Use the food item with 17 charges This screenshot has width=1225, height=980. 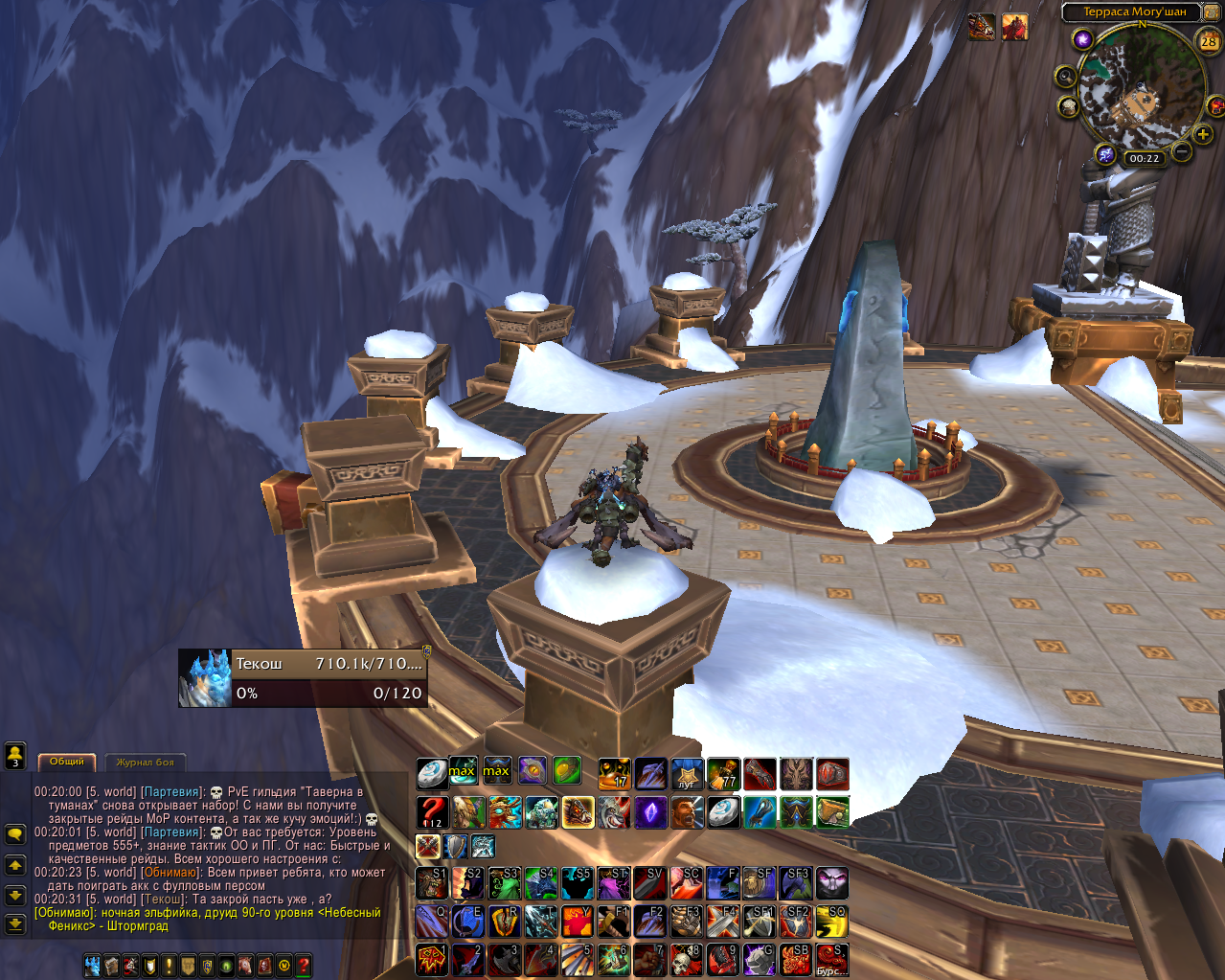point(614,772)
